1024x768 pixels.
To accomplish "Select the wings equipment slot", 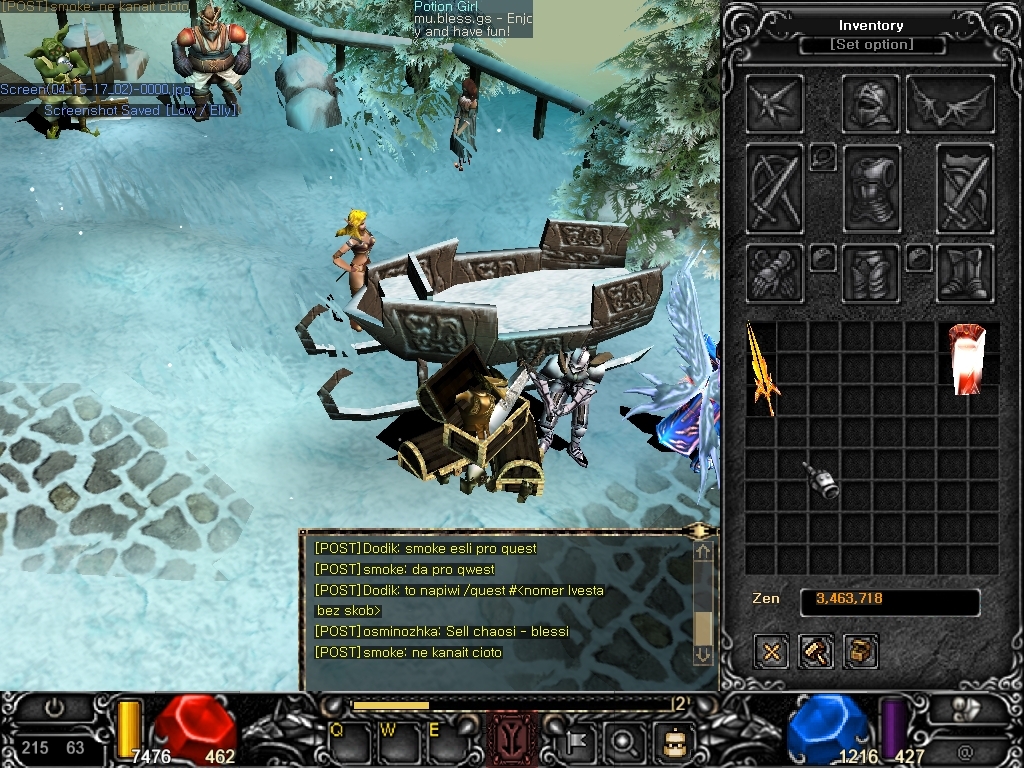I will (949, 104).
